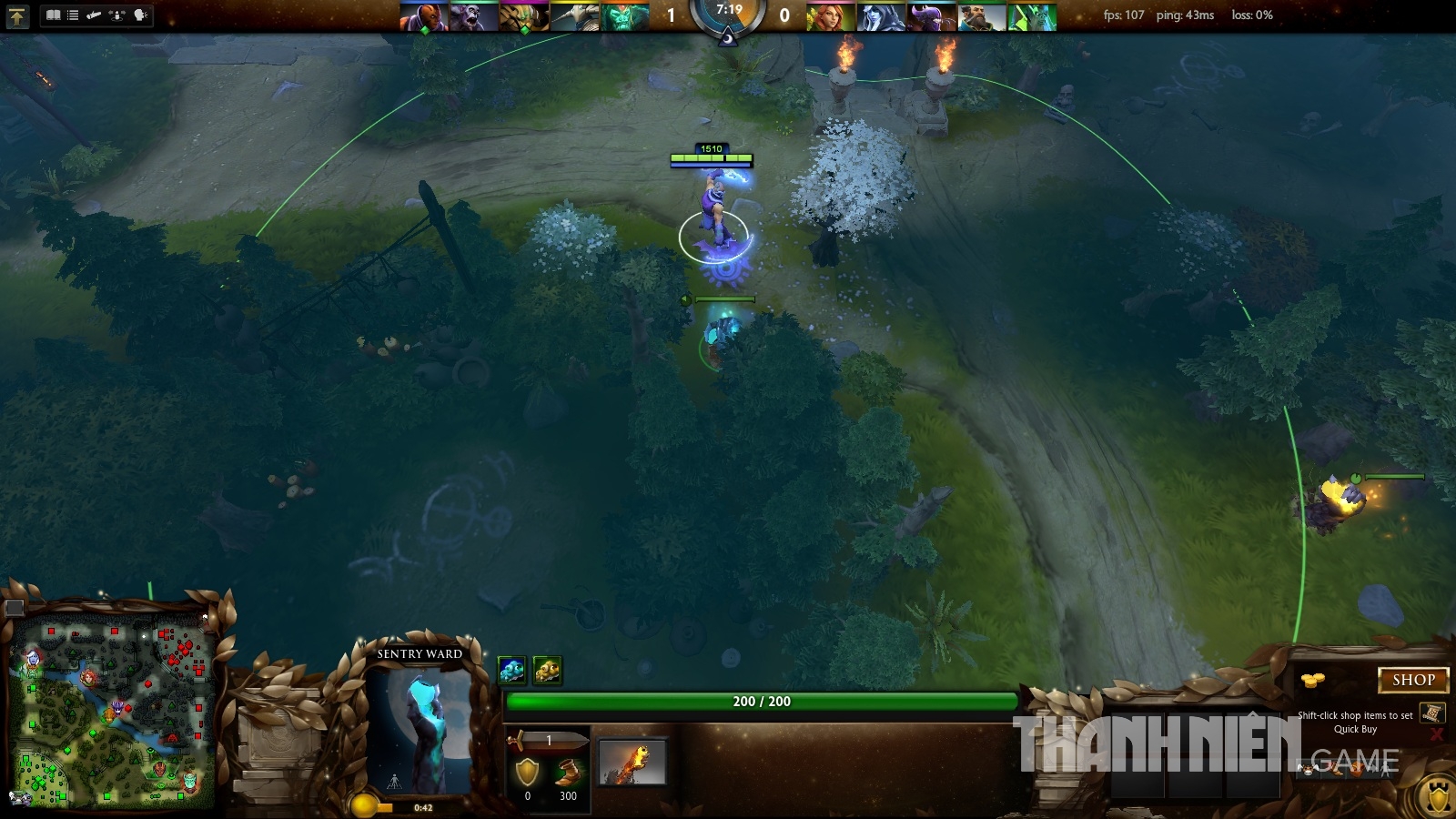Click the gold coins indicator near the shop
This screenshot has height=819, width=1456.
point(1311,679)
